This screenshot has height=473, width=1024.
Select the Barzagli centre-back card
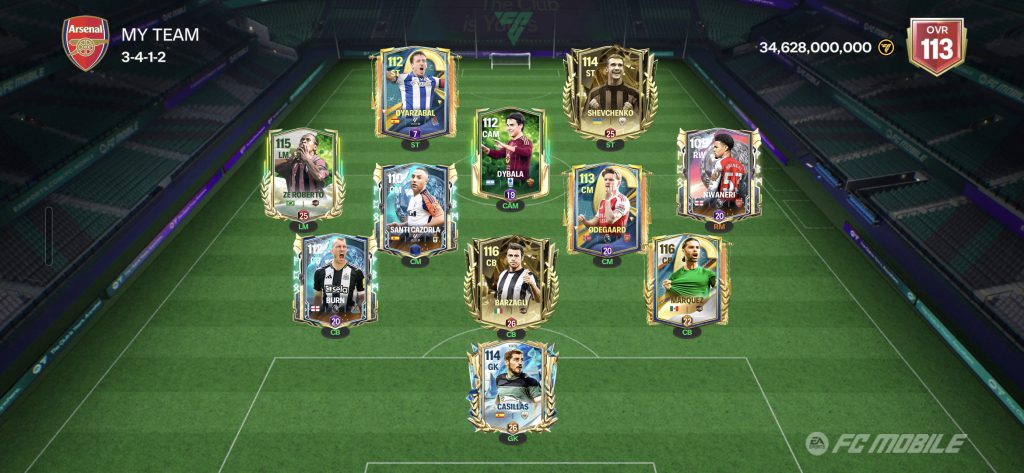tap(511, 283)
